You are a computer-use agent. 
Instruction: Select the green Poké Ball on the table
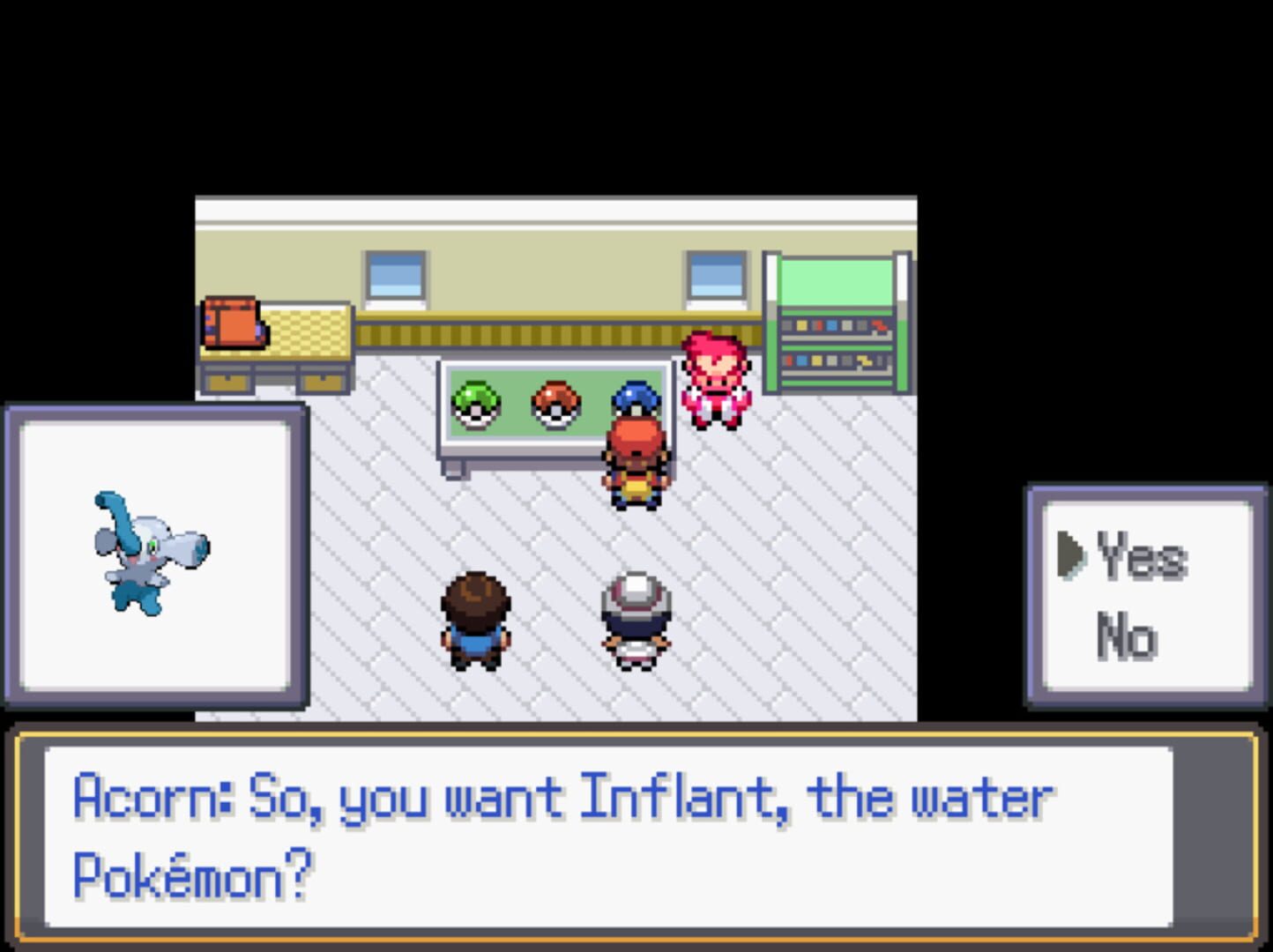pos(474,404)
